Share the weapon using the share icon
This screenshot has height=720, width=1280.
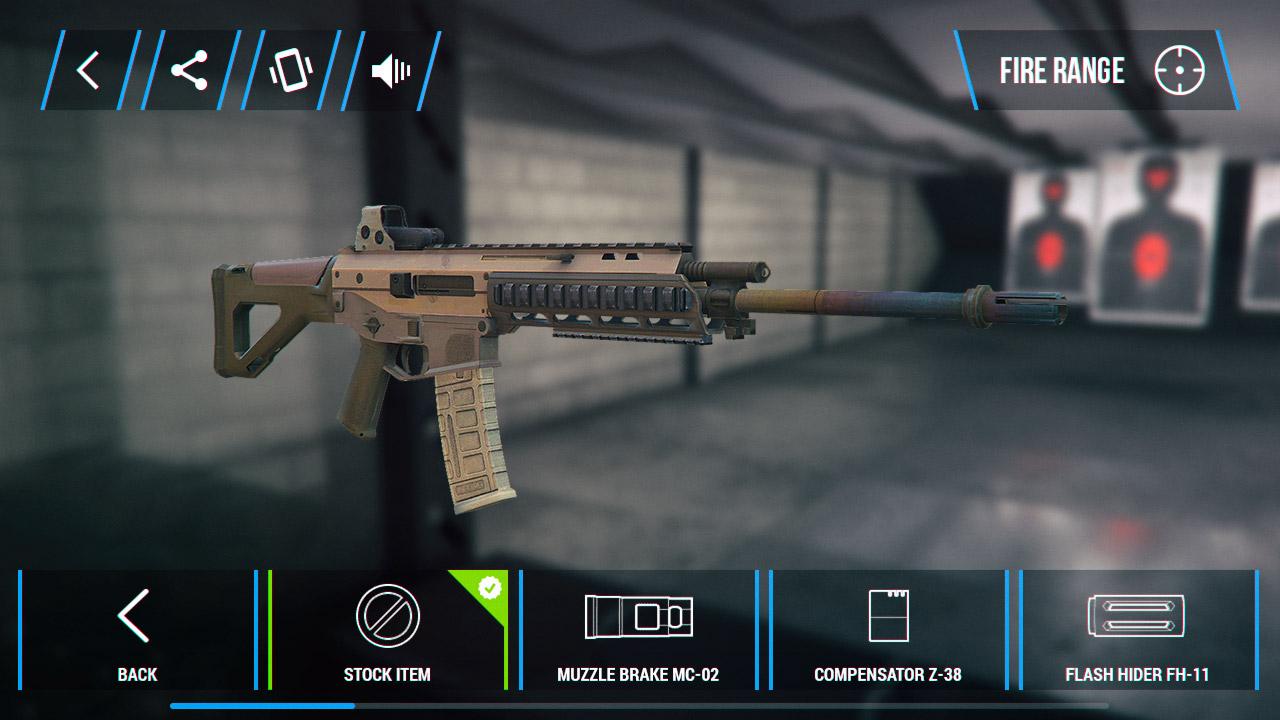coord(189,71)
